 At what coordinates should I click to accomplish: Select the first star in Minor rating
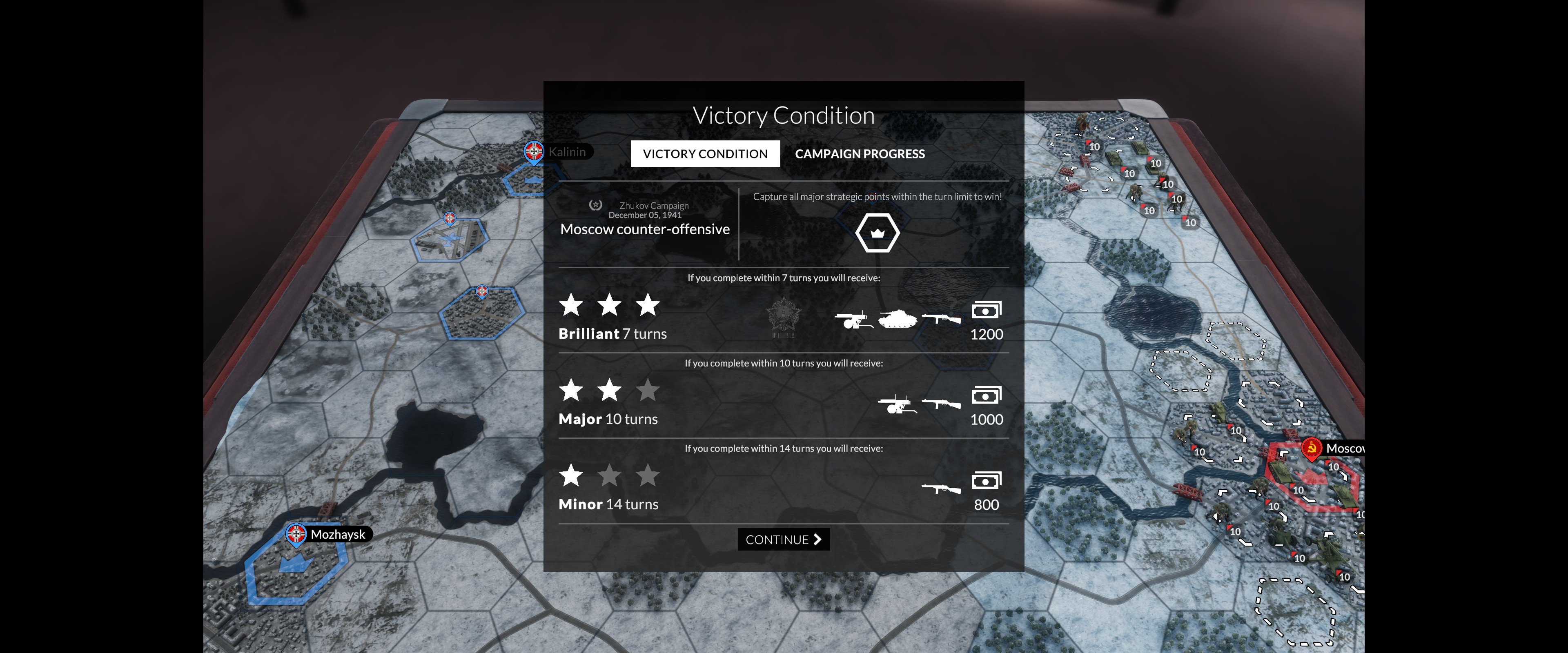[x=572, y=476]
